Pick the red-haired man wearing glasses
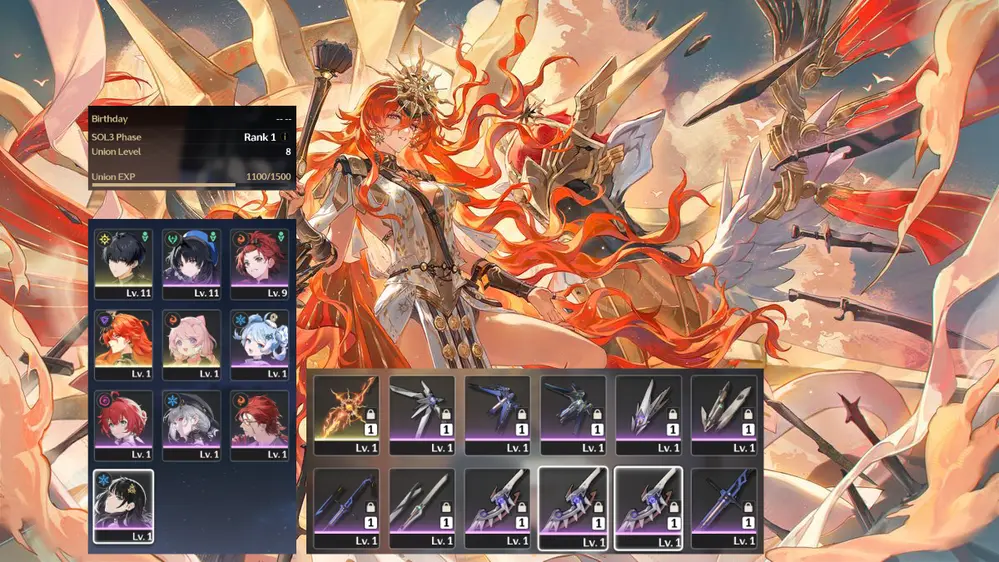 click(259, 425)
